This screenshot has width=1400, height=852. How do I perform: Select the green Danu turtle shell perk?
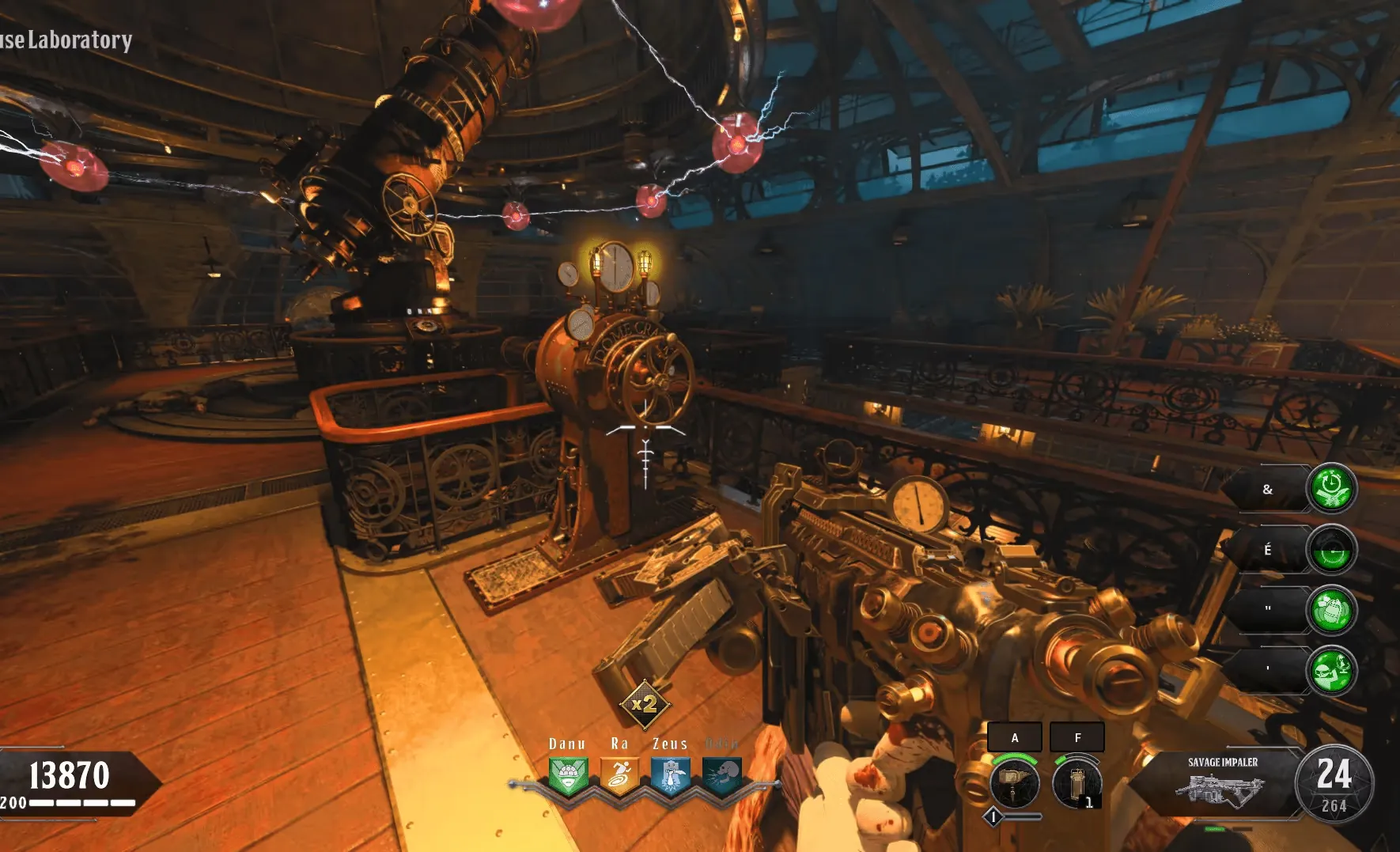tap(568, 775)
